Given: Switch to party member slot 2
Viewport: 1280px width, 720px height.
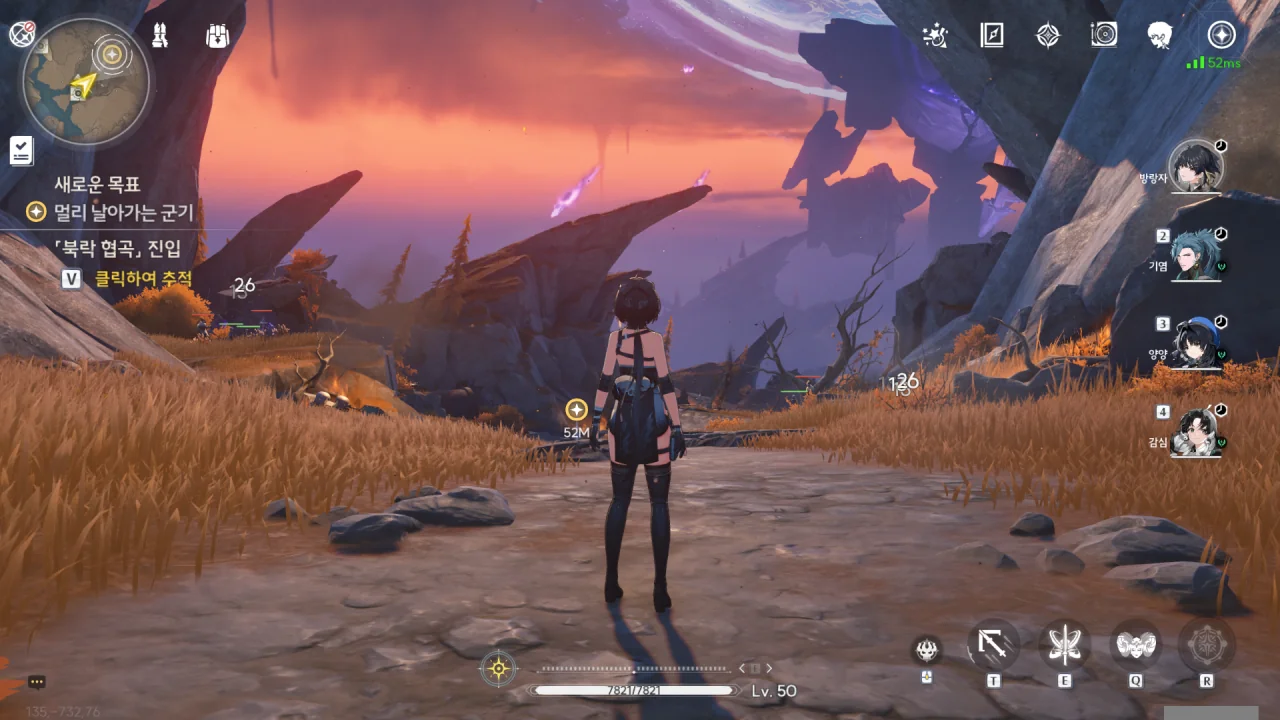Looking at the screenshot, I should click(x=1196, y=254).
